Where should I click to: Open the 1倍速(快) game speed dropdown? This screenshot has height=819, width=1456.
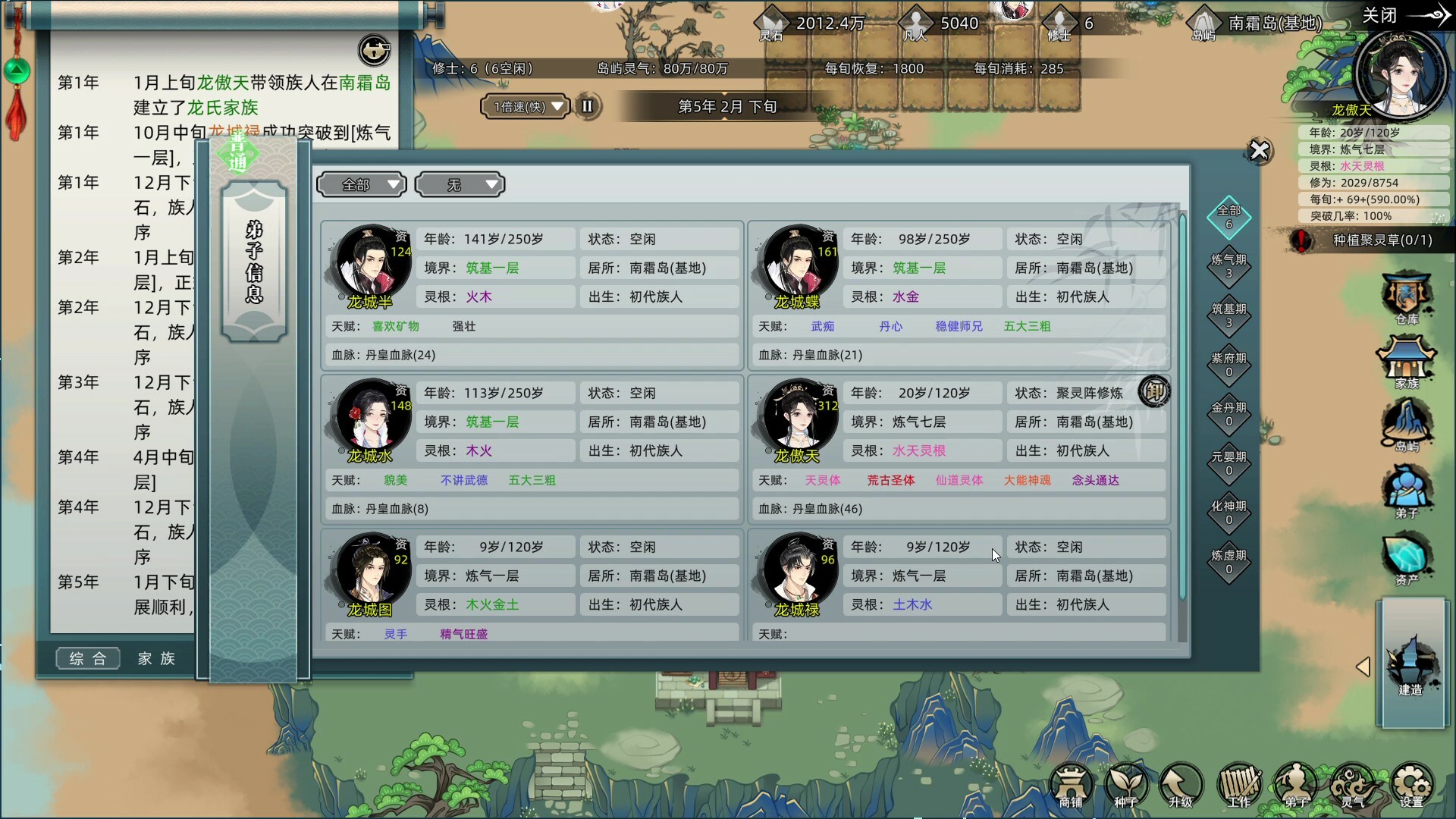point(525,106)
